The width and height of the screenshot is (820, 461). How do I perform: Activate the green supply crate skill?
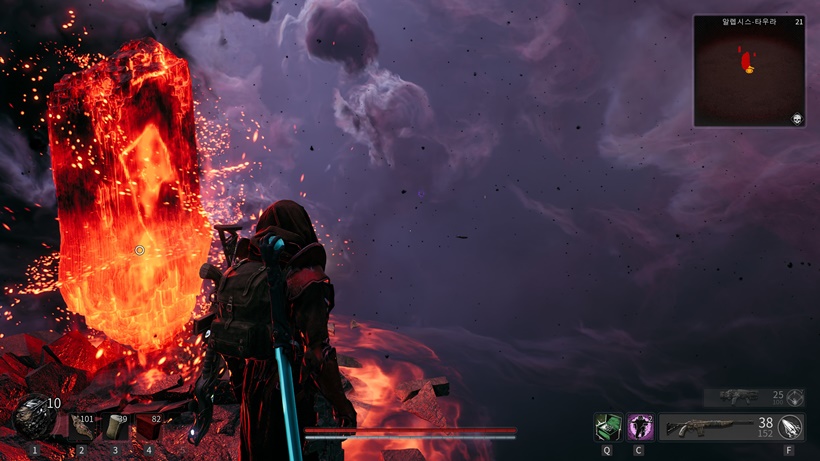coord(607,427)
